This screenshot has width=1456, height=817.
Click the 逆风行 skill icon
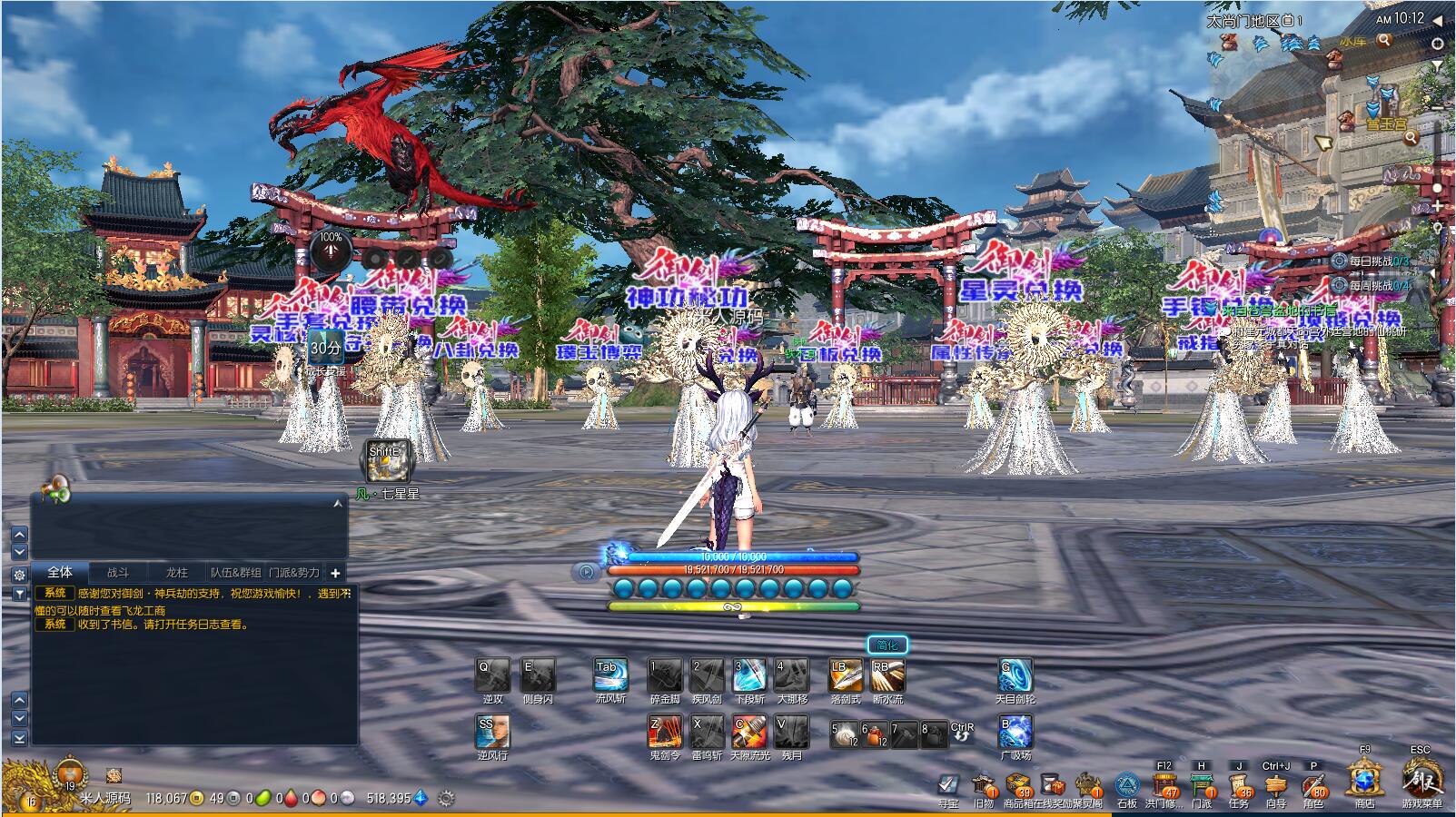pos(492,732)
